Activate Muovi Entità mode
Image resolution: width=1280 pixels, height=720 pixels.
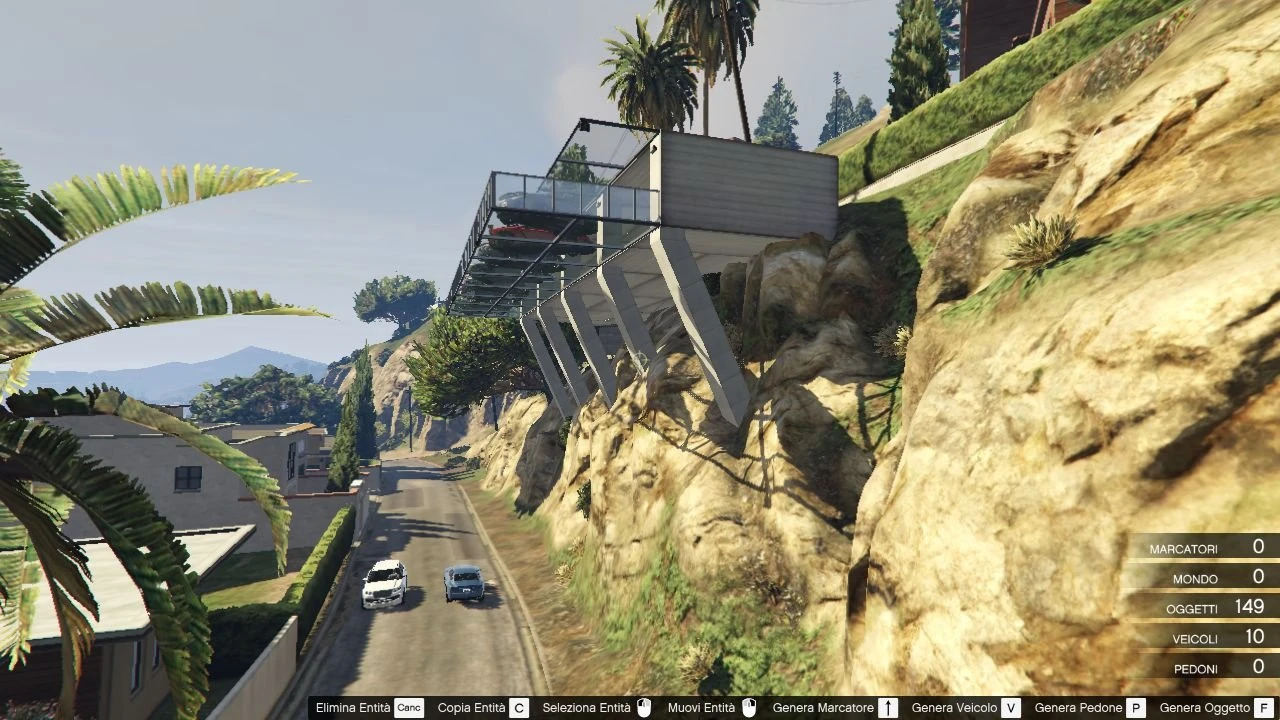[x=703, y=707]
